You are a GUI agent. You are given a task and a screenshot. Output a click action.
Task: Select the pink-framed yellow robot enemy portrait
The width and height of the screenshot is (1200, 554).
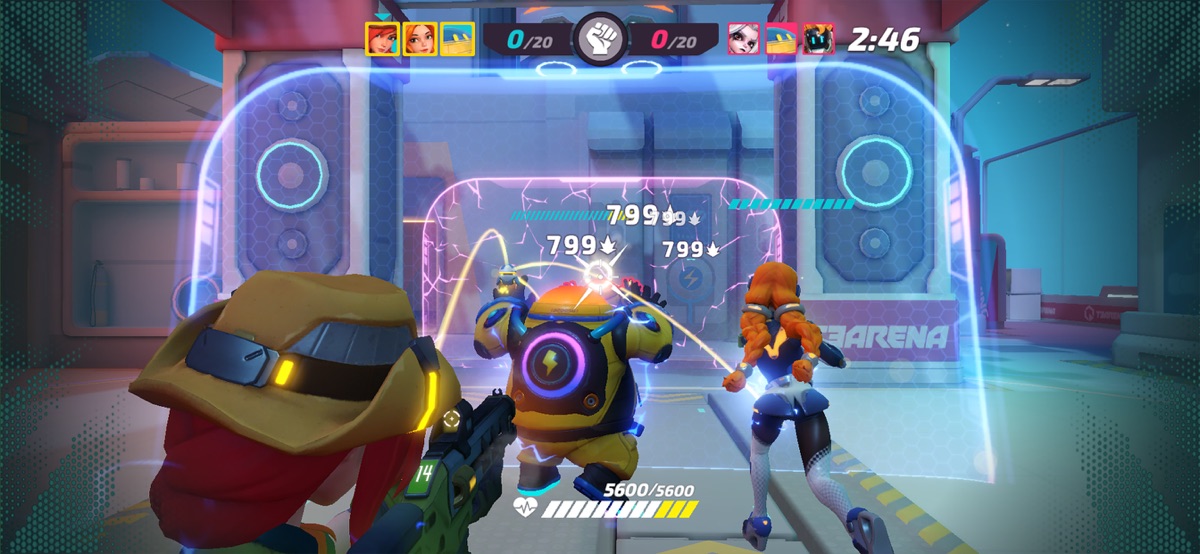[x=780, y=39]
